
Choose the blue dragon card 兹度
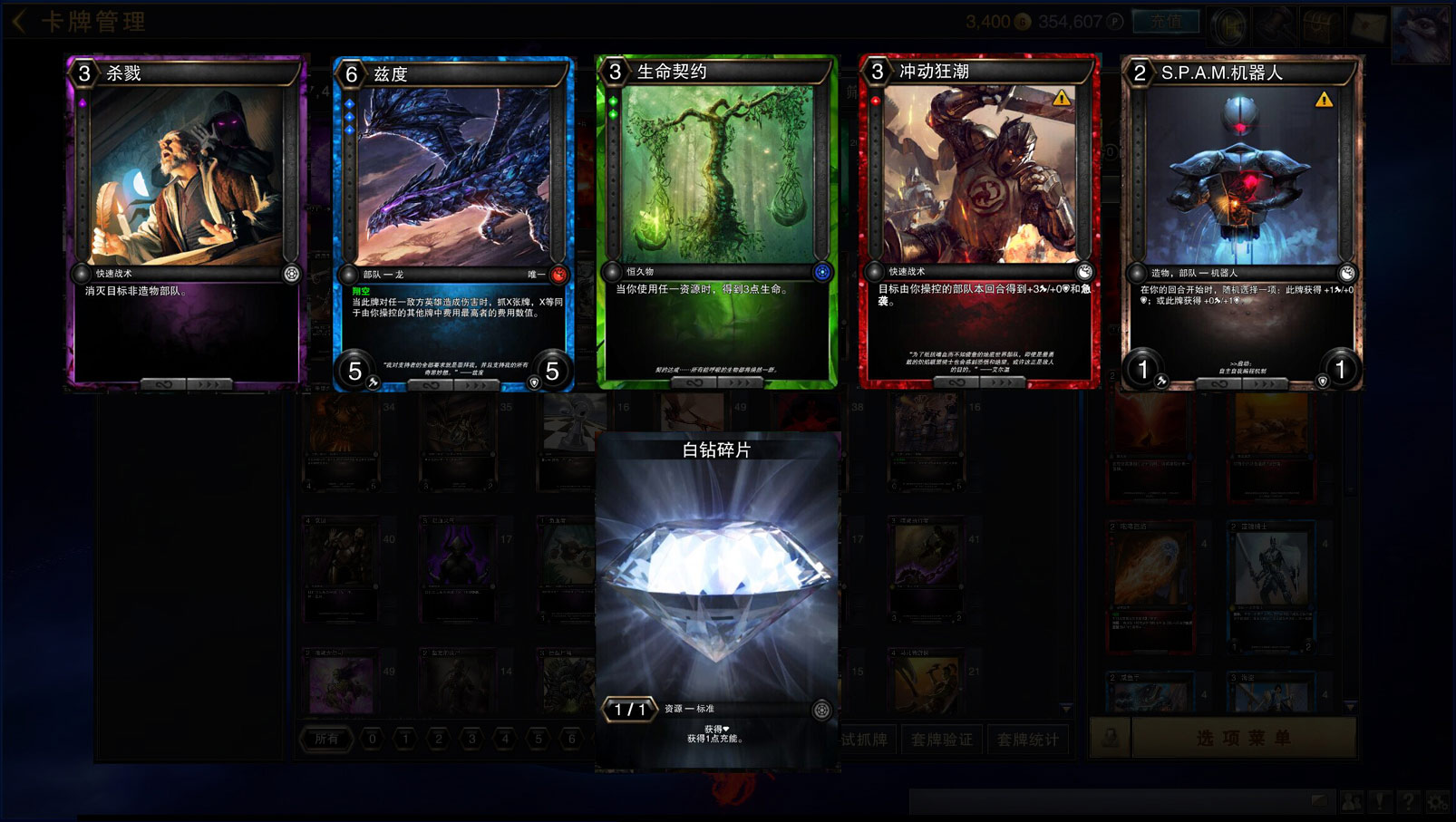(x=453, y=224)
